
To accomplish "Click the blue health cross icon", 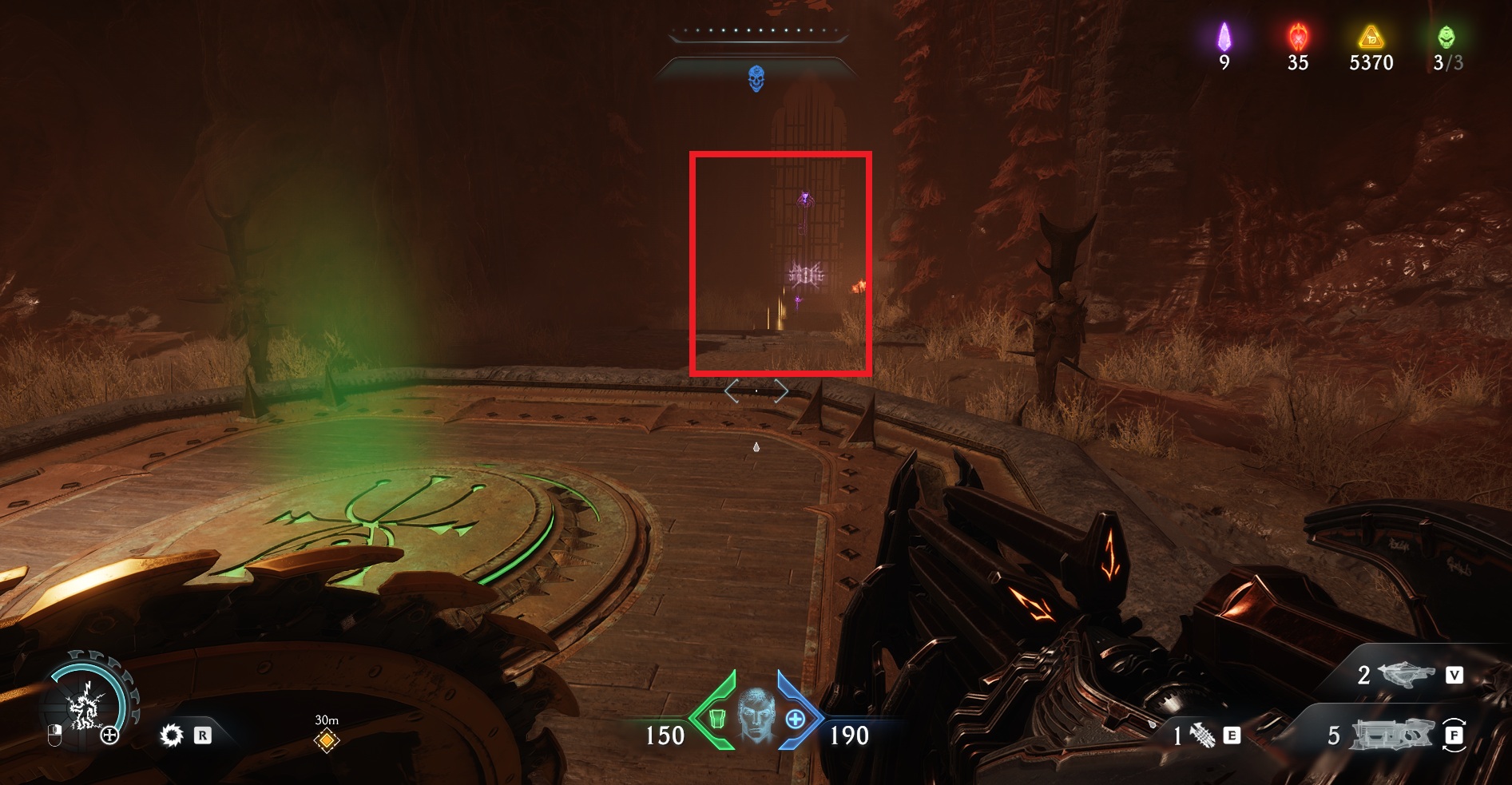I will click(796, 719).
